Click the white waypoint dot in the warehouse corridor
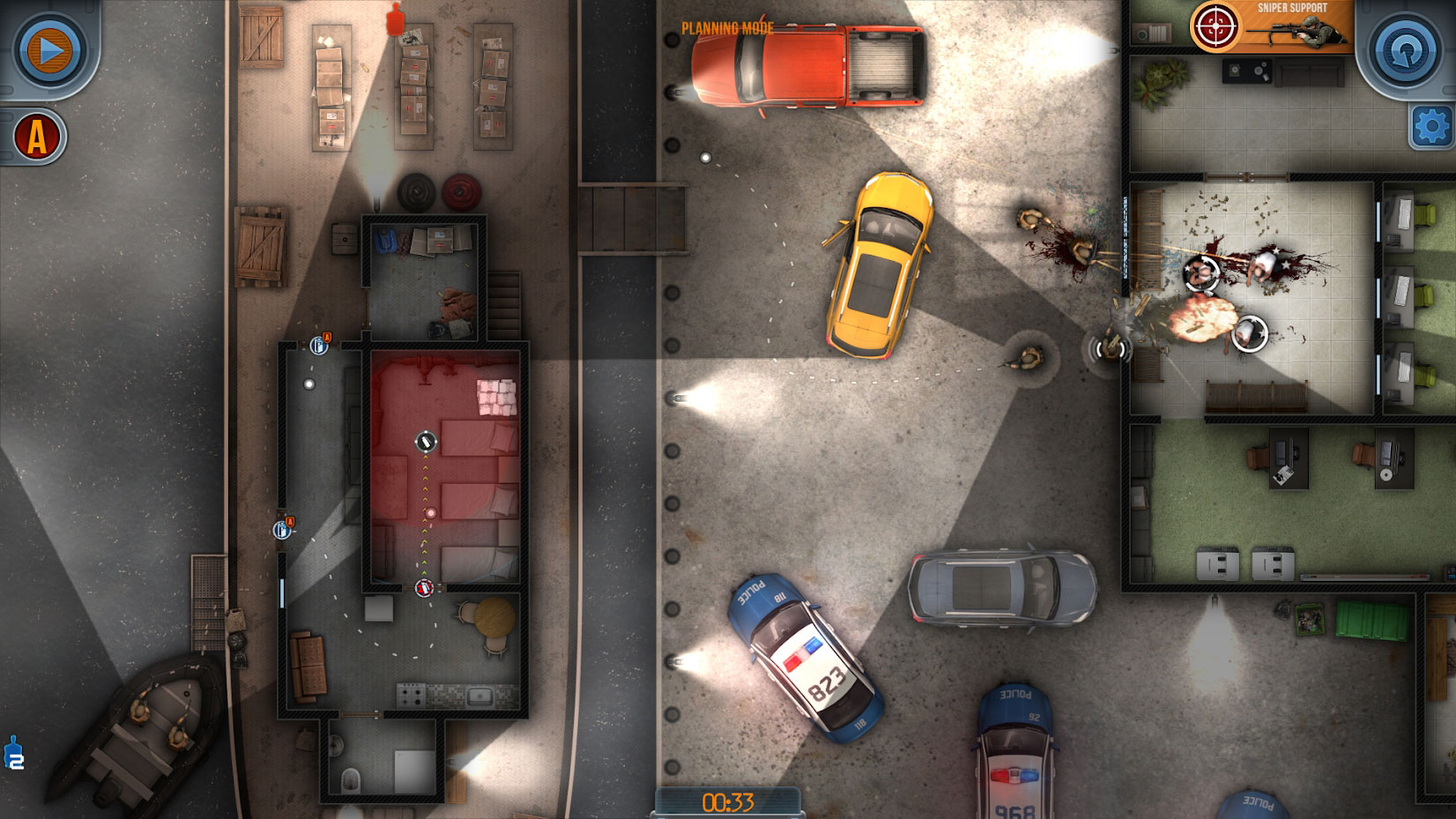Viewport: 1456px width, 819px height. click(308, 382)
